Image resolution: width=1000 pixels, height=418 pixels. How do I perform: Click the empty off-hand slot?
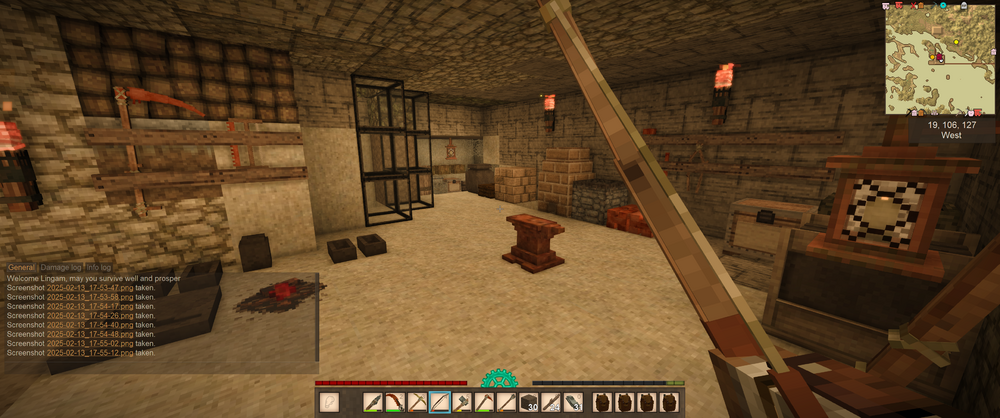click(331, 403)
